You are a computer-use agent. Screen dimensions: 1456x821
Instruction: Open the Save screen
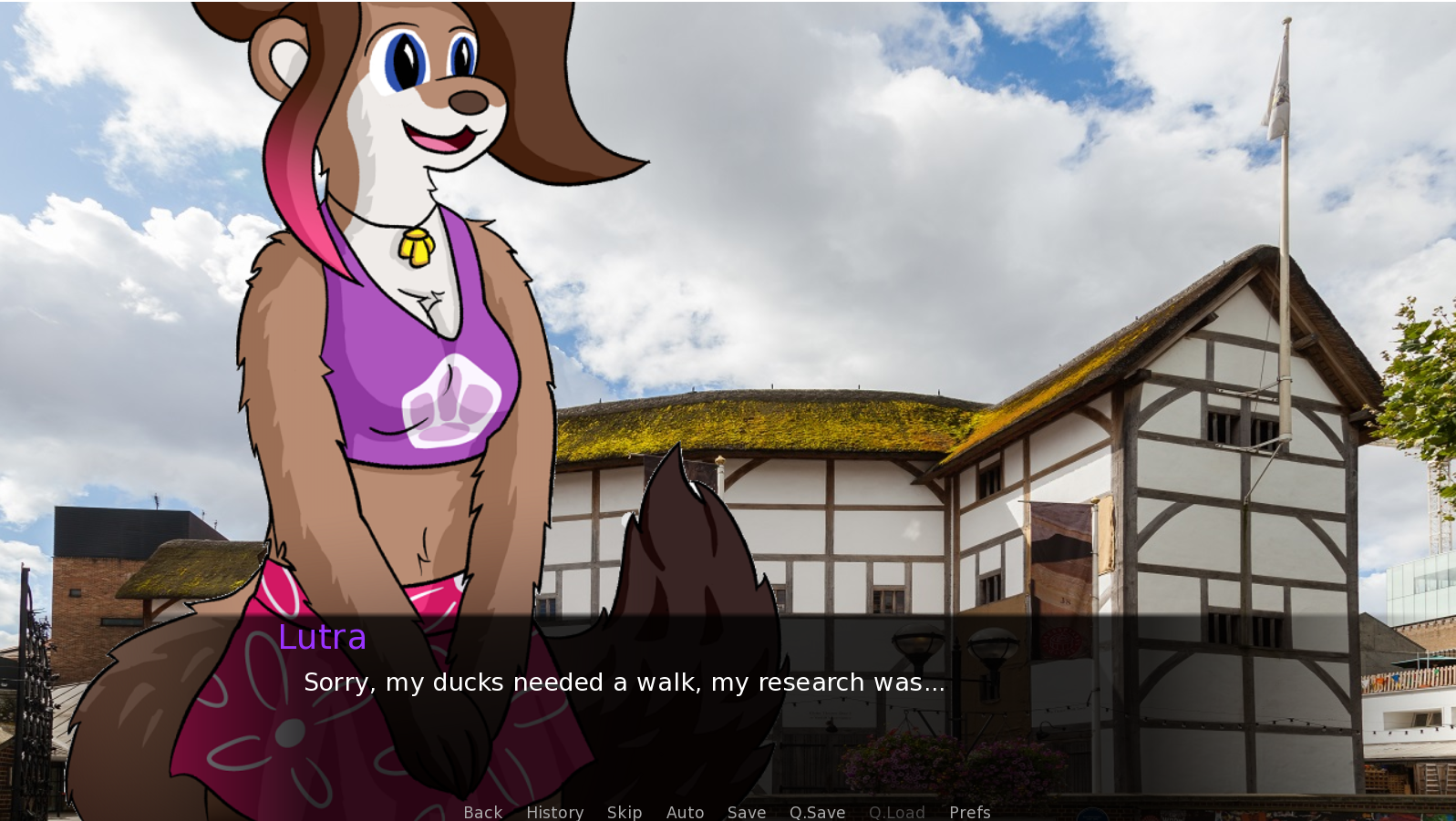(x=746, y=812)
